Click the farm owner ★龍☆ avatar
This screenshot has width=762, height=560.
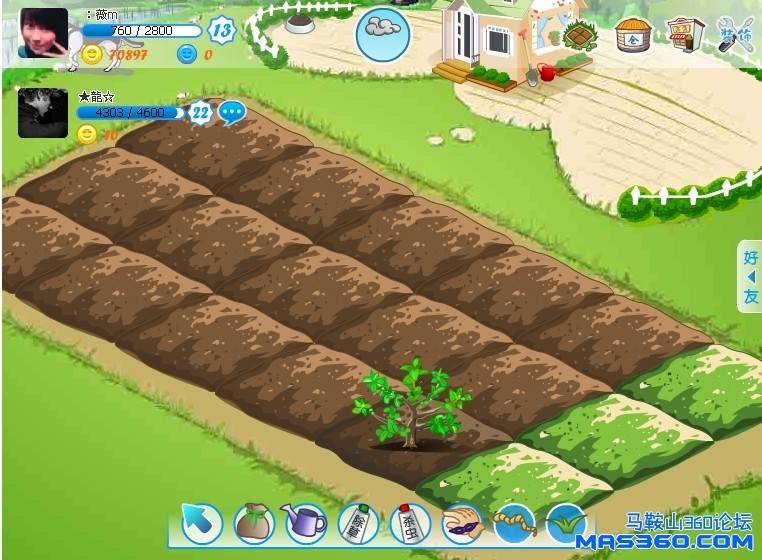pyautogui.click(x=42, y=112)
